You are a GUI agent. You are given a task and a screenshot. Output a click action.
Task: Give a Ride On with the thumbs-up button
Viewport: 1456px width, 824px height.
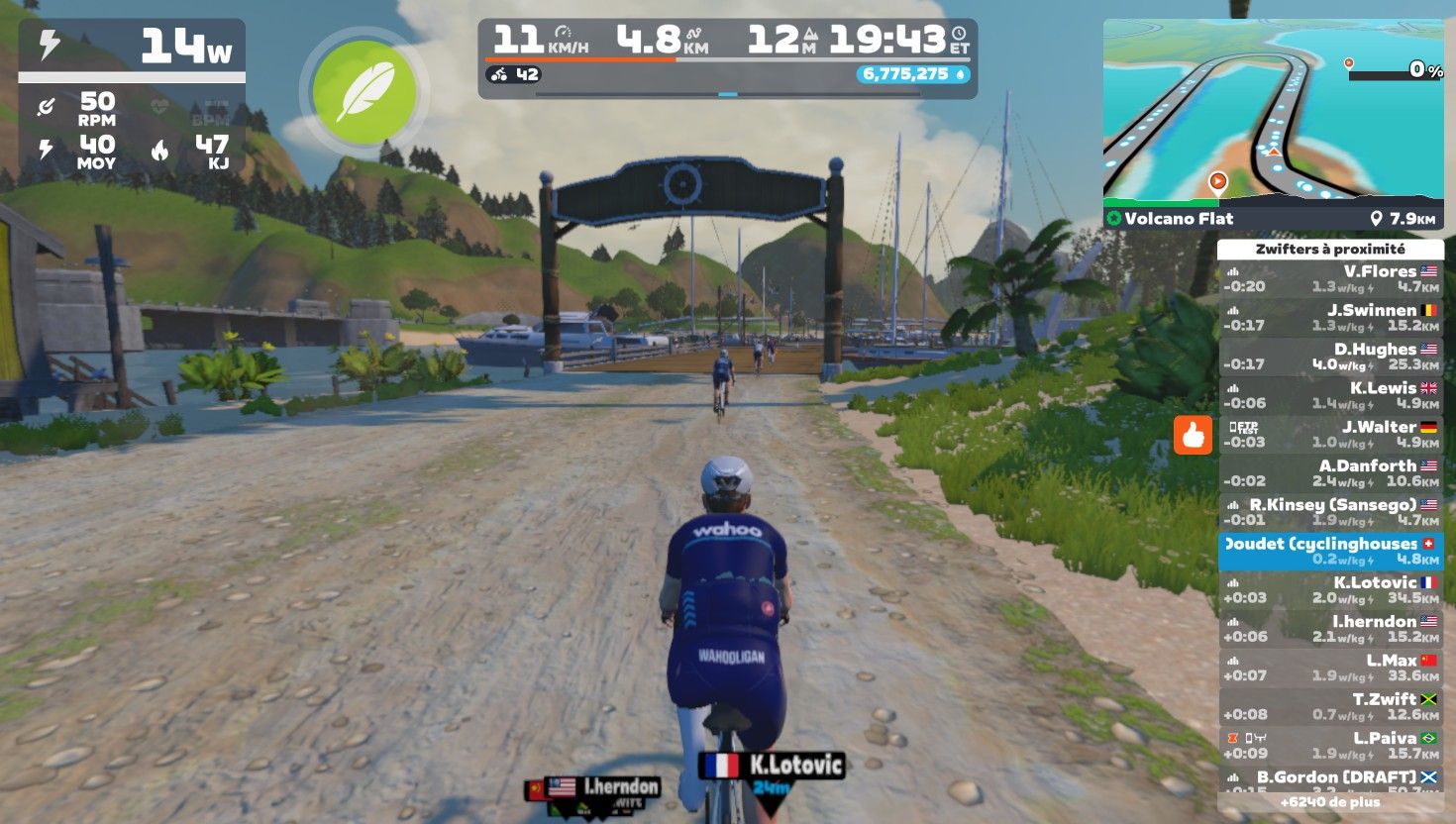[1193, 435]
